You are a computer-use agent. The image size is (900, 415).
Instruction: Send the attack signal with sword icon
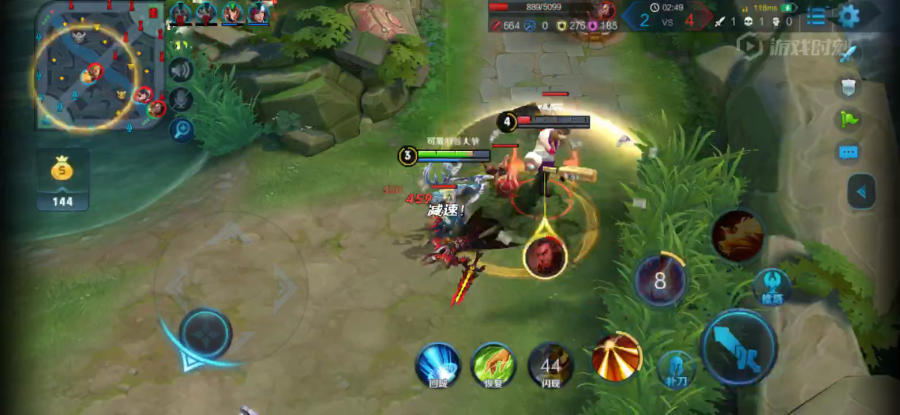pos(849,54)
